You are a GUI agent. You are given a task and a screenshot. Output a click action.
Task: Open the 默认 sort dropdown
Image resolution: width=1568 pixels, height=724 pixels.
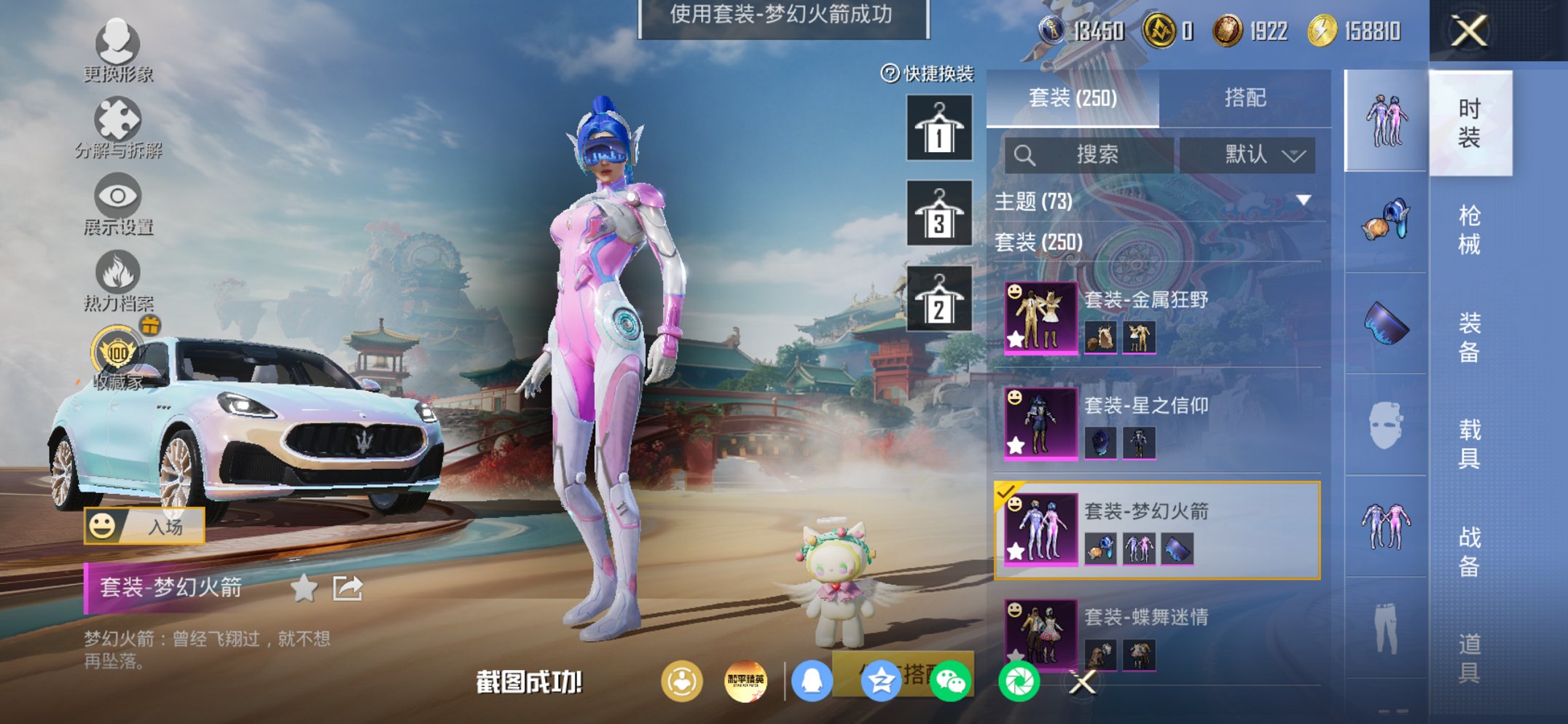click(x=1261, y=155)
